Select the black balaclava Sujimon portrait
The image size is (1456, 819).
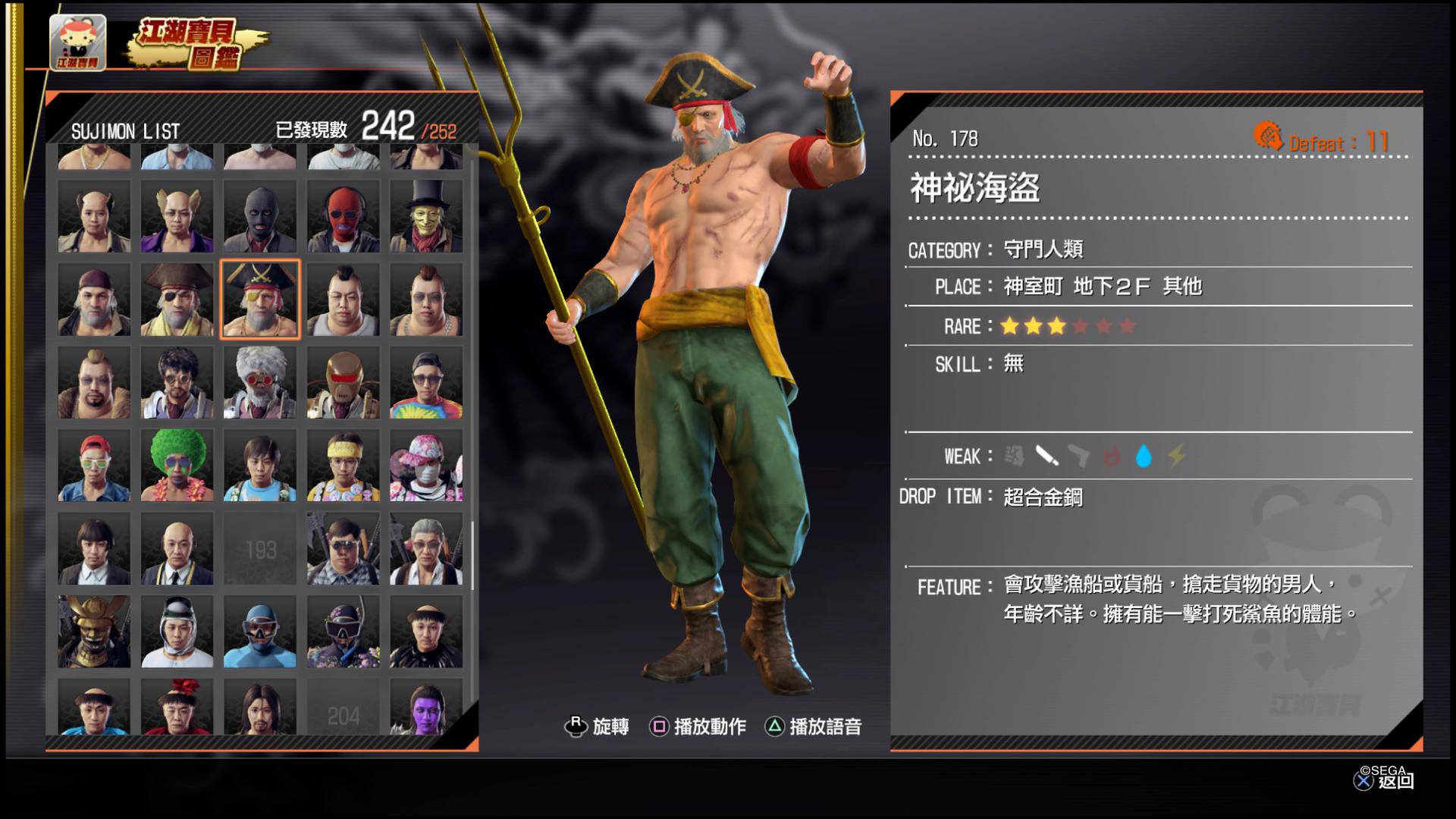pos(260,216)
